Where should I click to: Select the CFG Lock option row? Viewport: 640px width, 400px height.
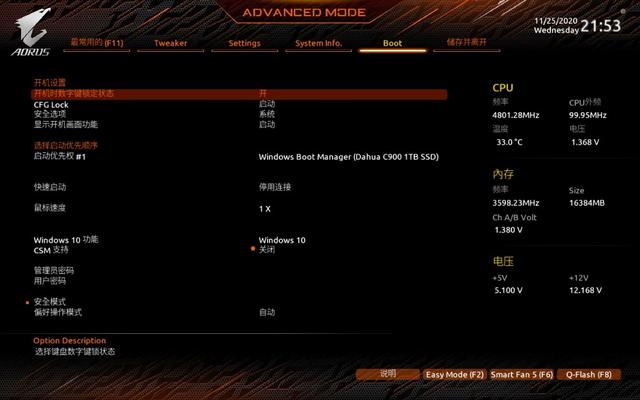52,104
